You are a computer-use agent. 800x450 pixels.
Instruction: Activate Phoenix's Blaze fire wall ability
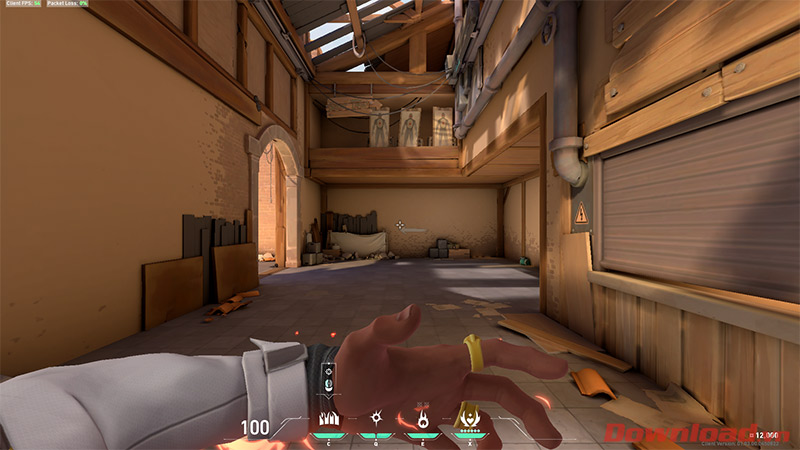(x=327, y=418)
